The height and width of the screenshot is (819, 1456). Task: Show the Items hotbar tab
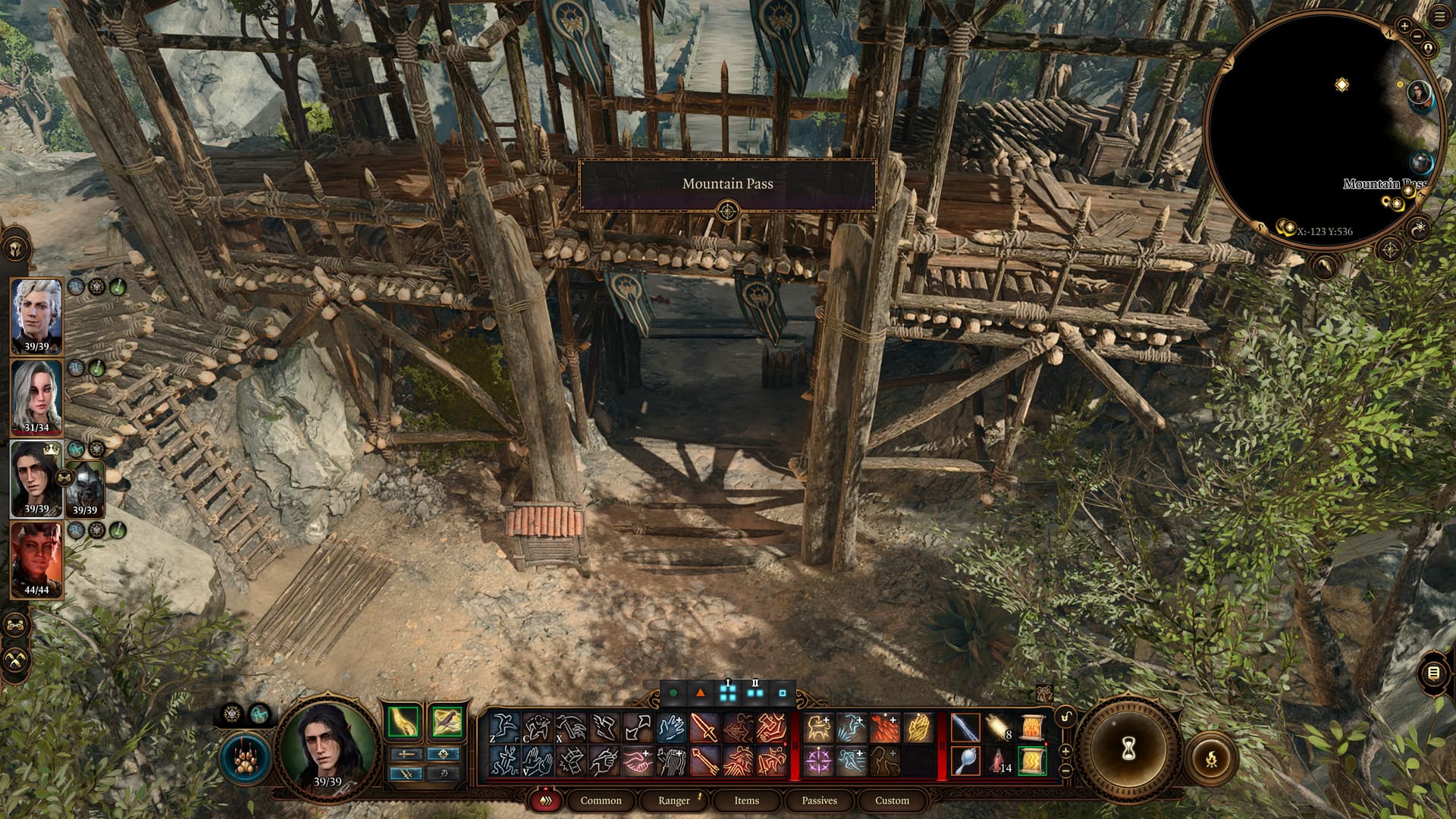(746, 800)
